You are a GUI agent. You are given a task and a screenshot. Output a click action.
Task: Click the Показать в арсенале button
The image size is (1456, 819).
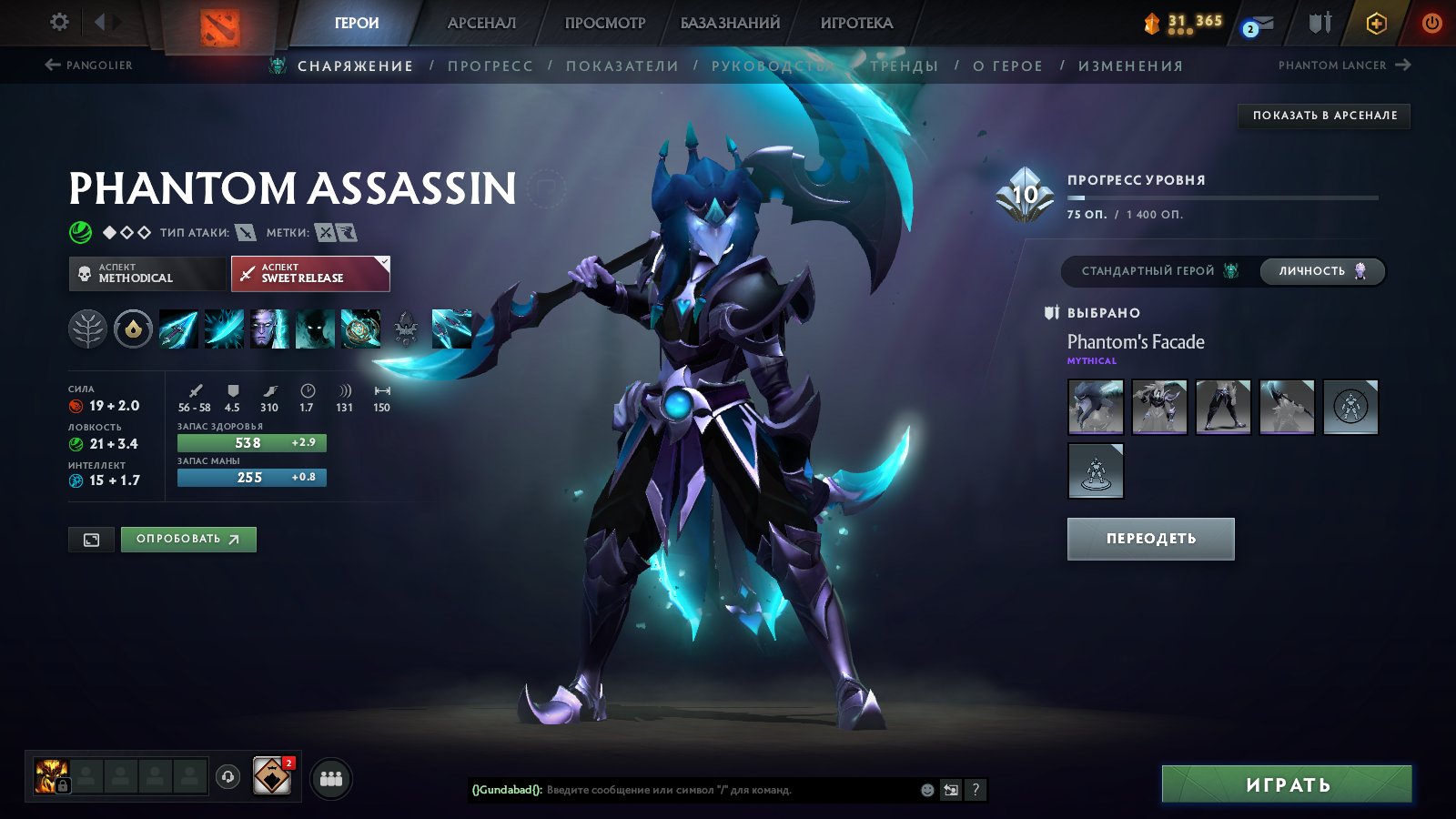pyautogui.click(x=1324, y=116)
